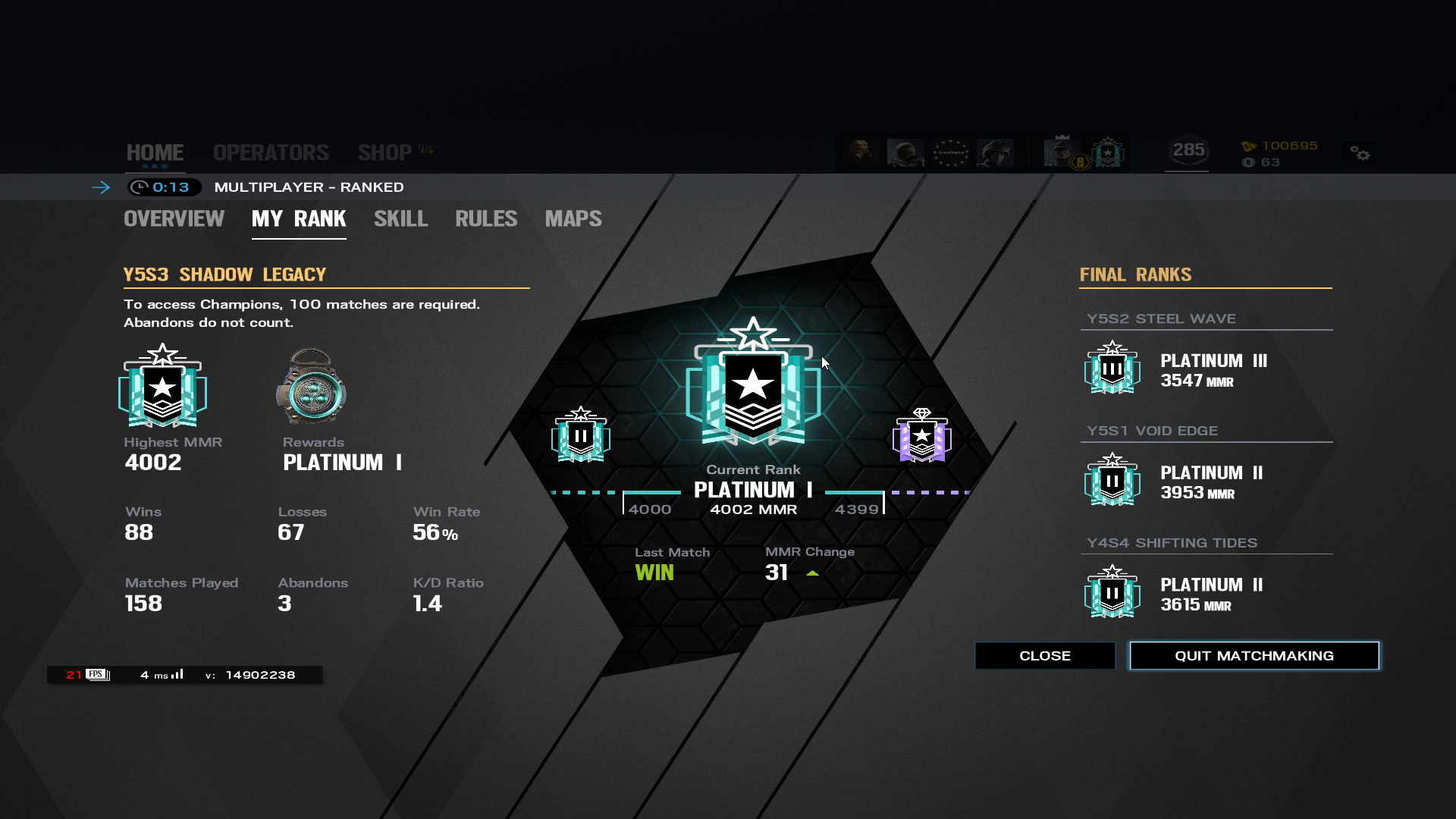Switch to the Maps tab
This screenshot has height=819, width=1456.
click(x=573, y=219)
